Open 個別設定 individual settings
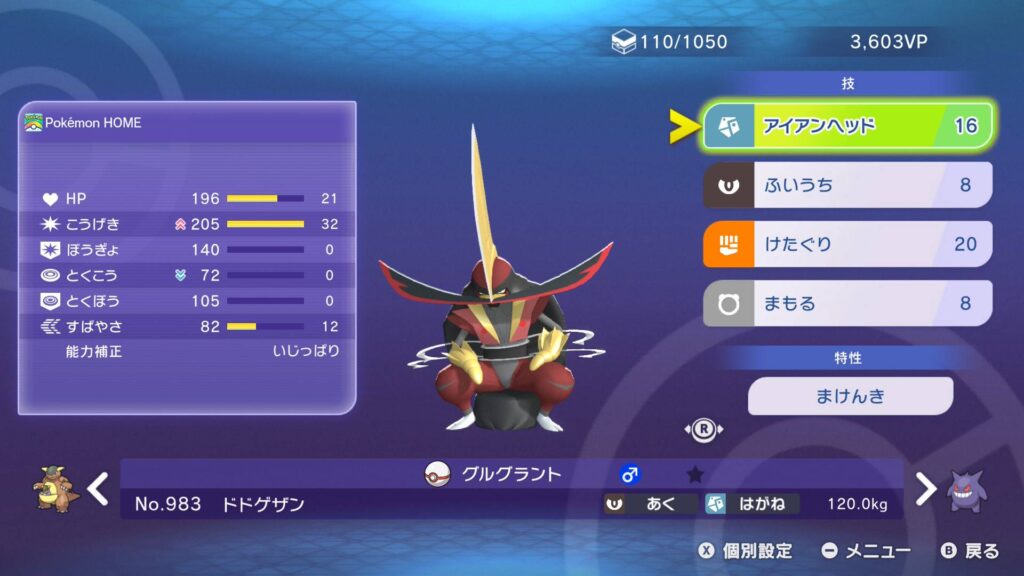1024x576 pixels. (x=745, y=550)
